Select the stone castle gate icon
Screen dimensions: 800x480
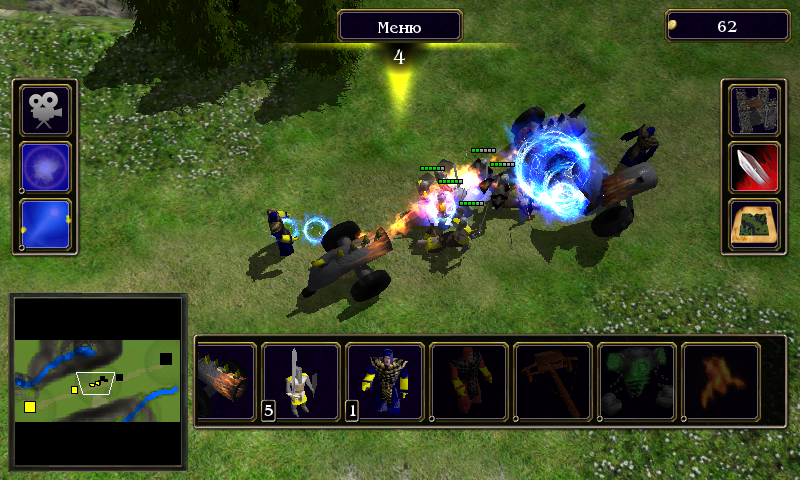[754, 110]
